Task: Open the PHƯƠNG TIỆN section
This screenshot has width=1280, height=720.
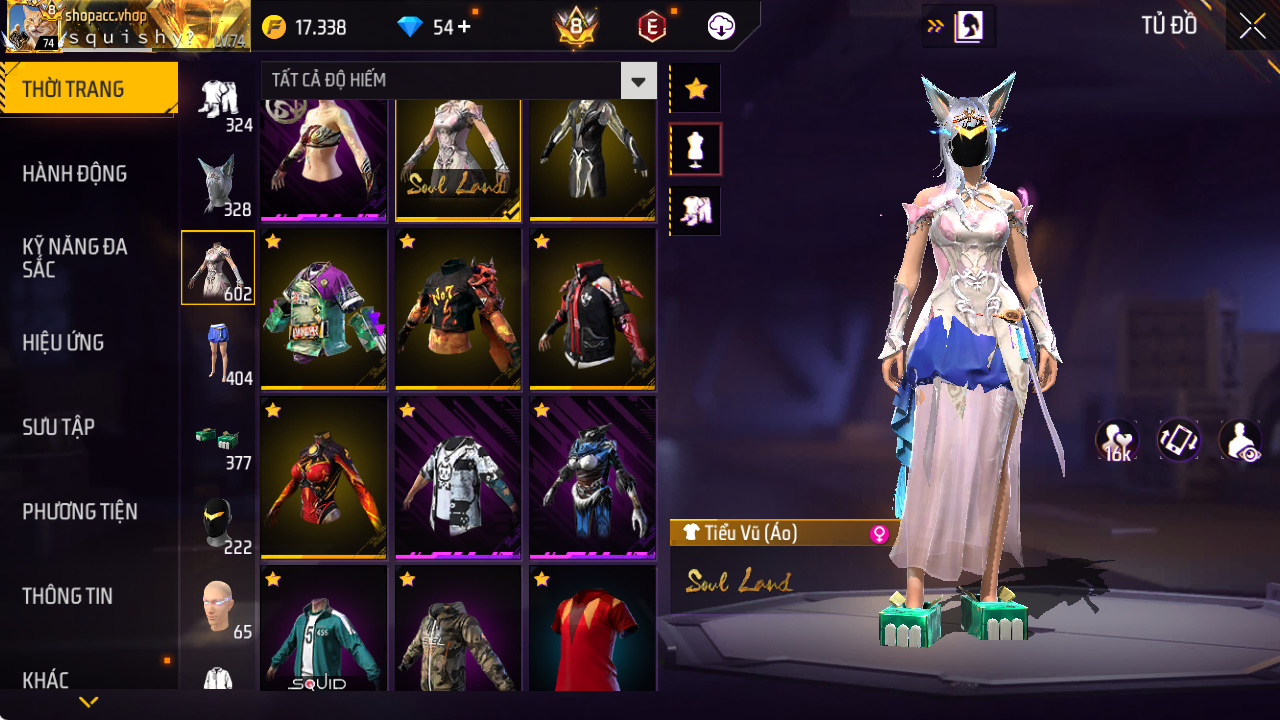Action: (78, 512)
